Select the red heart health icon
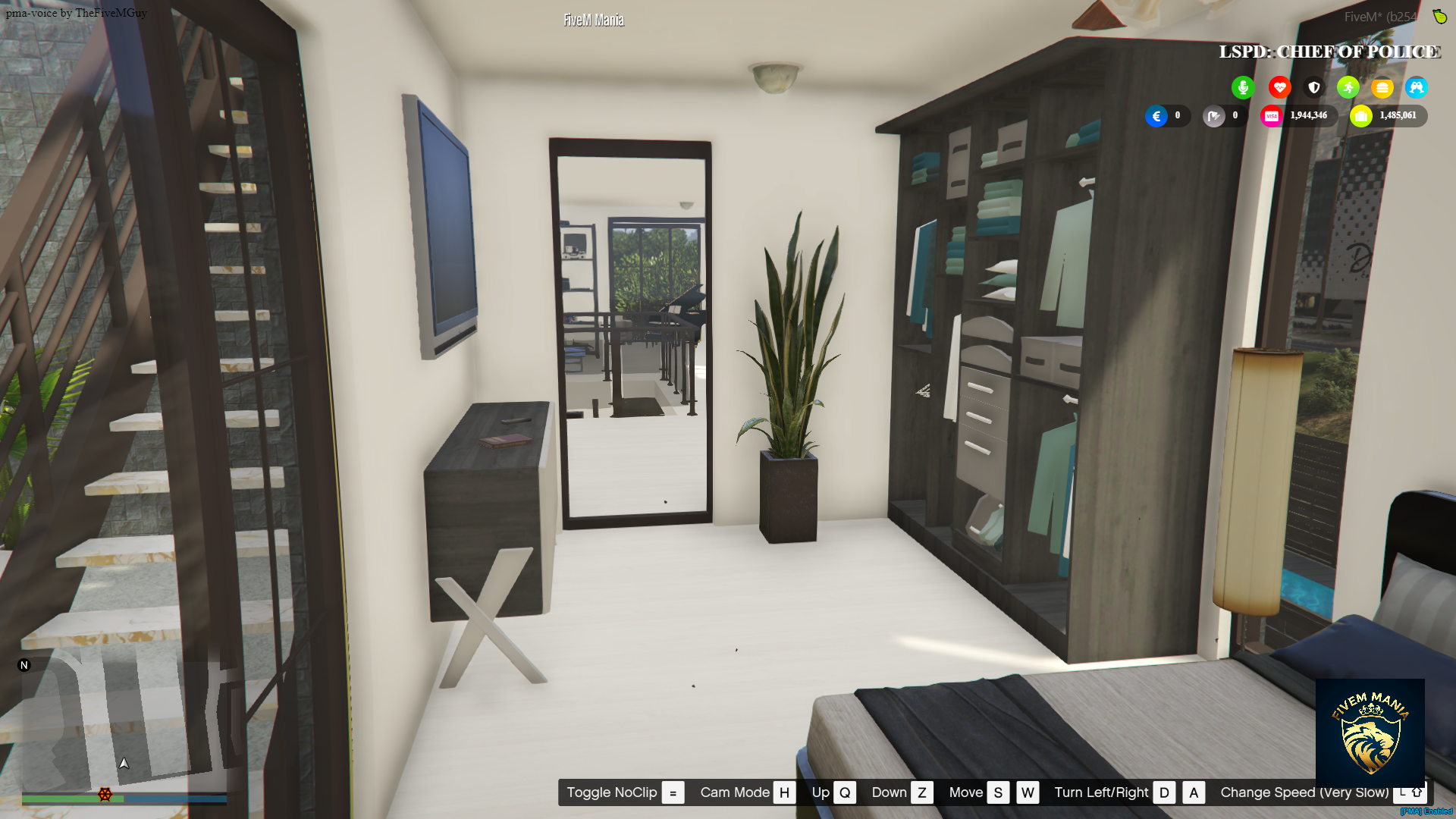This screenshot has width=1456, height=819. [1279, 87]
